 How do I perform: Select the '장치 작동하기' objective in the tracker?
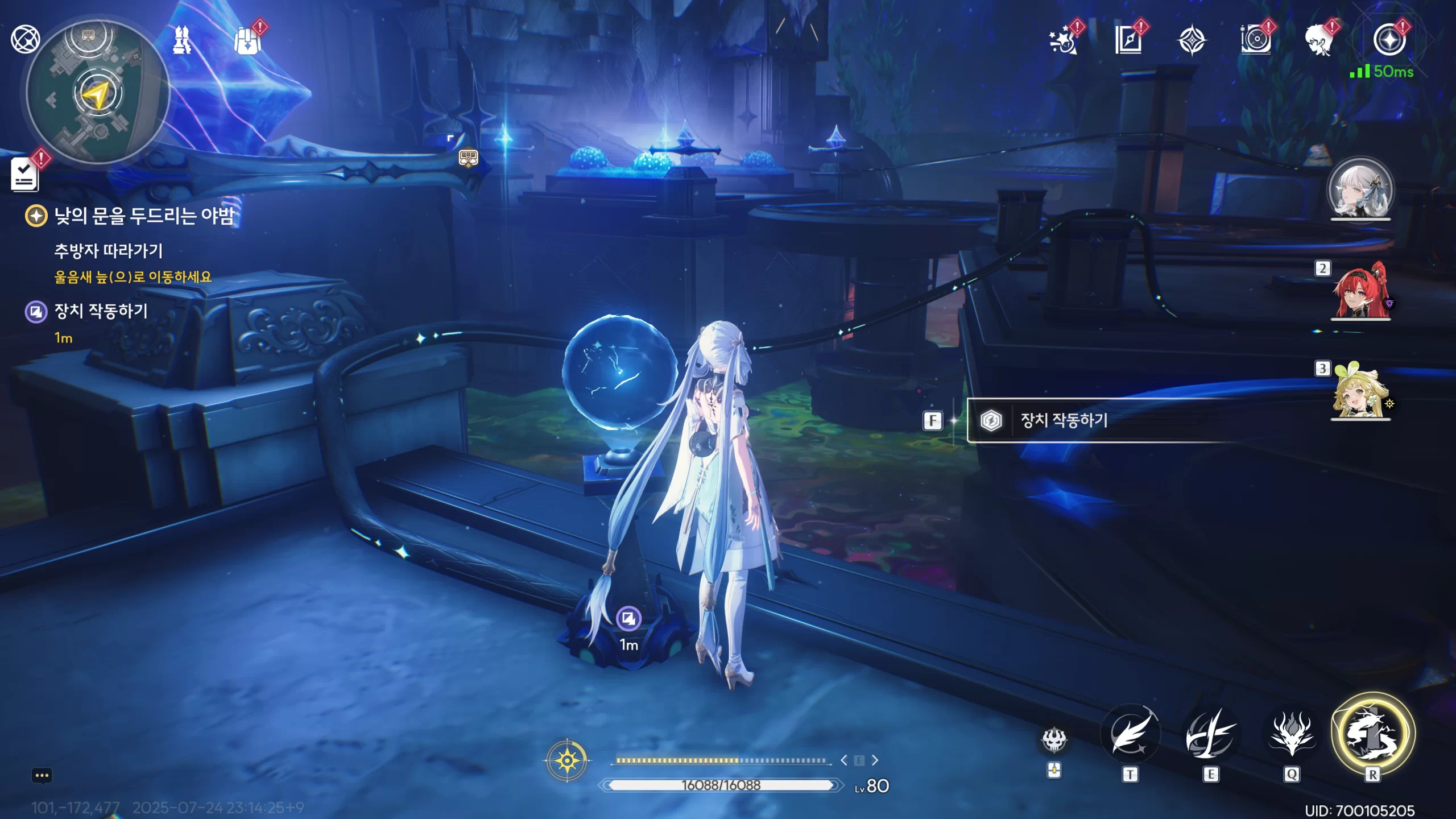click(x=100, y=311)
